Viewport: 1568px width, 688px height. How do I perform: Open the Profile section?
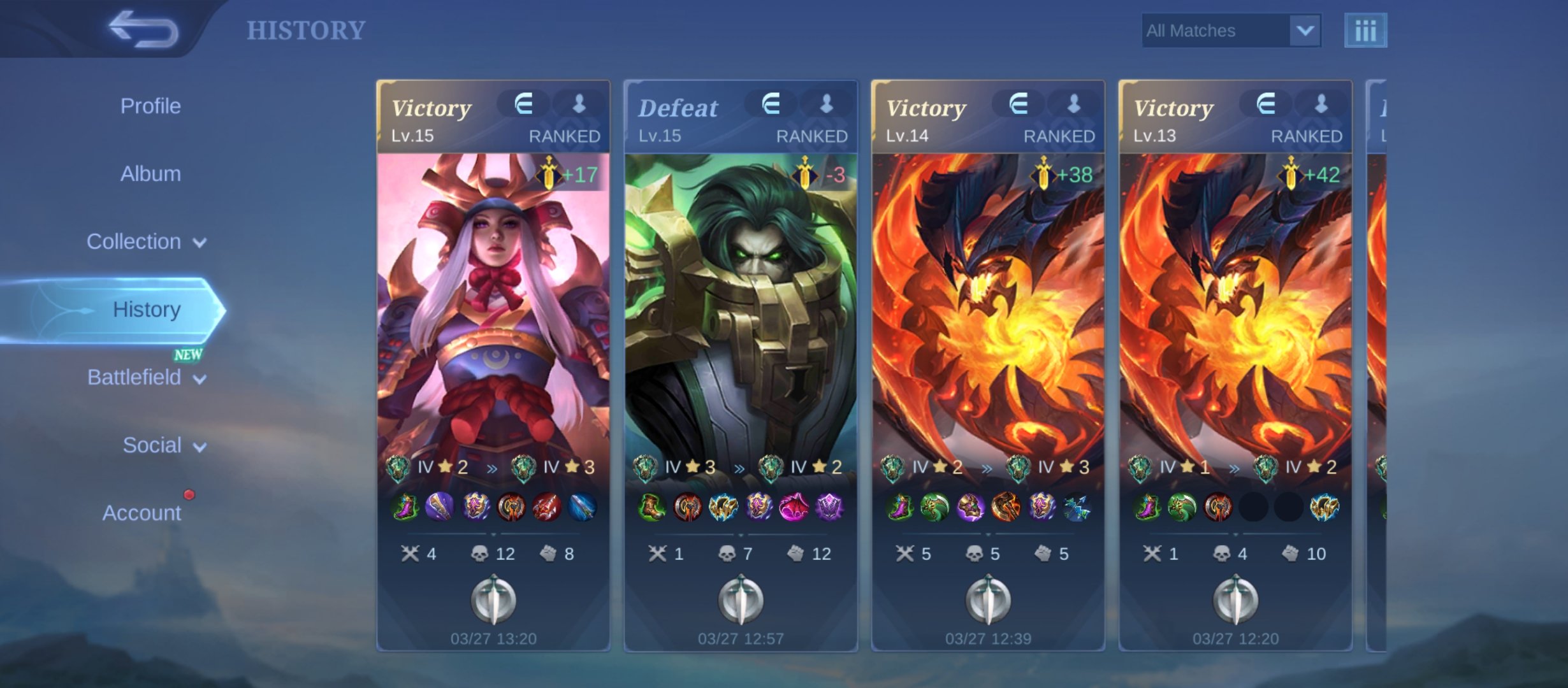click(x=150, y=106)
